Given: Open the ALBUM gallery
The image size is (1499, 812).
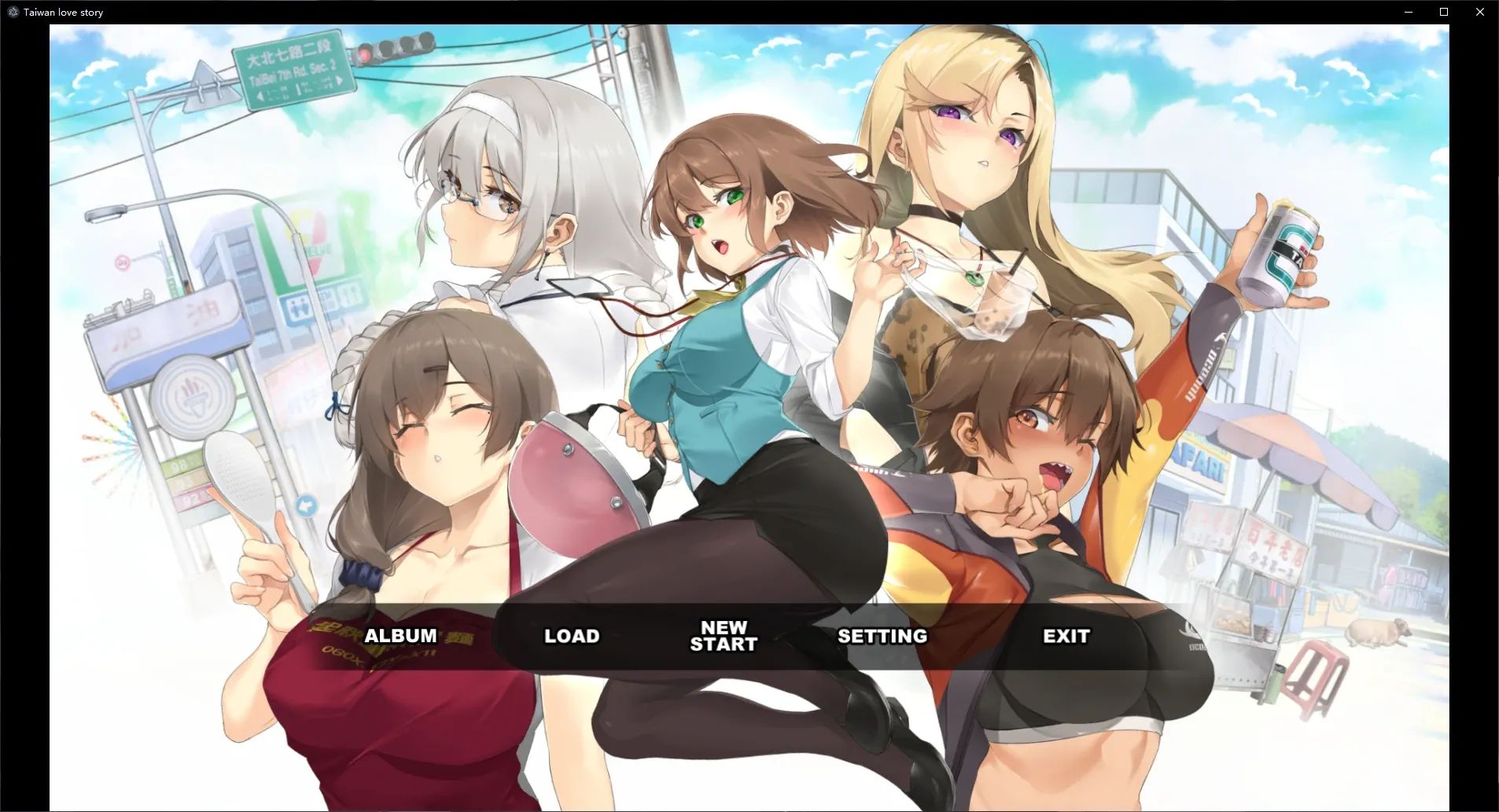Looking at the screenshot, I should [401, 635].
